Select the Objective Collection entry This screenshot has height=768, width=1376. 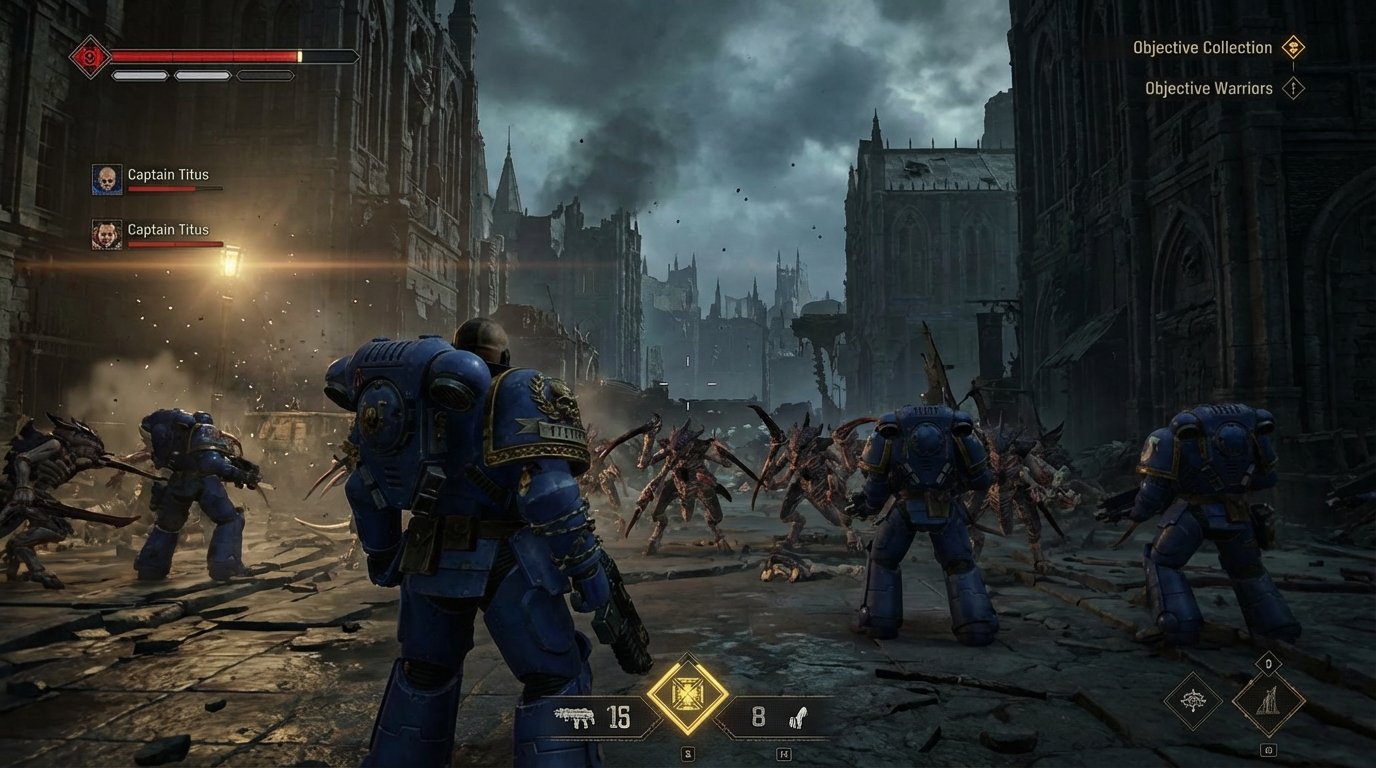click(1201, 46)
